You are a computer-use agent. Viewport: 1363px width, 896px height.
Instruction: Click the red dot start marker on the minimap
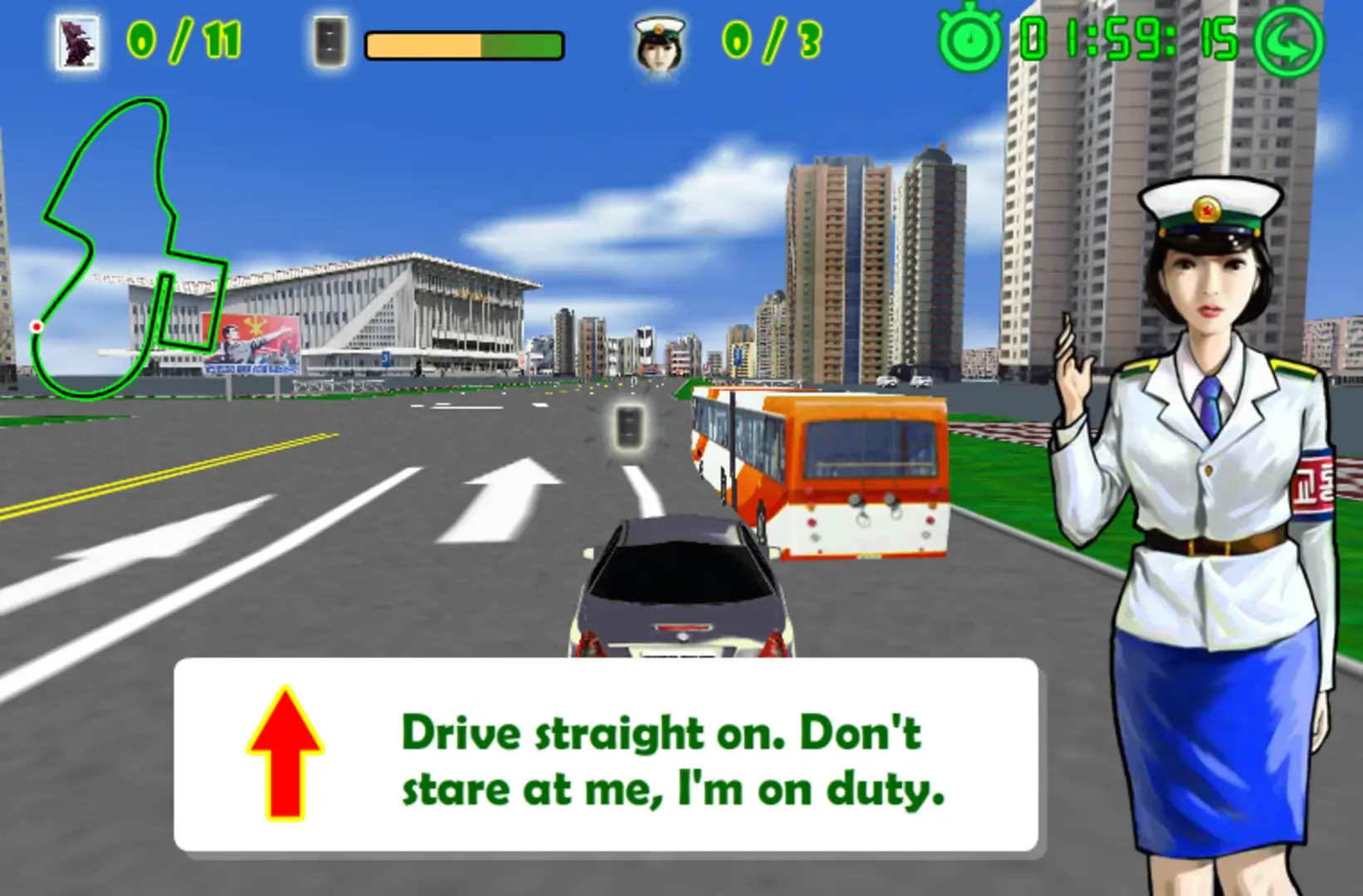(x=35, y=327)
